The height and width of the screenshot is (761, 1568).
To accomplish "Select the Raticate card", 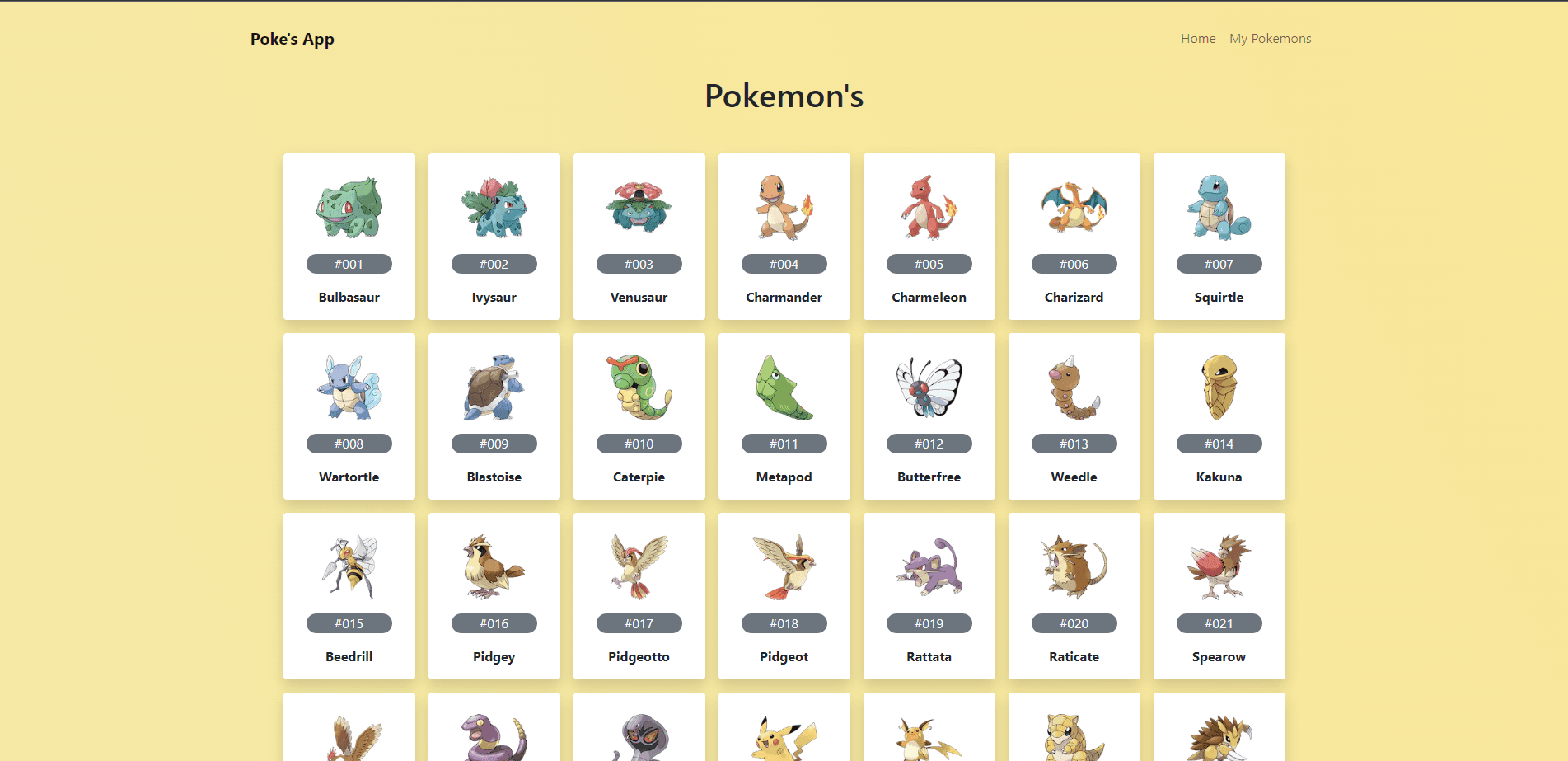I will tap(1074, 596).
